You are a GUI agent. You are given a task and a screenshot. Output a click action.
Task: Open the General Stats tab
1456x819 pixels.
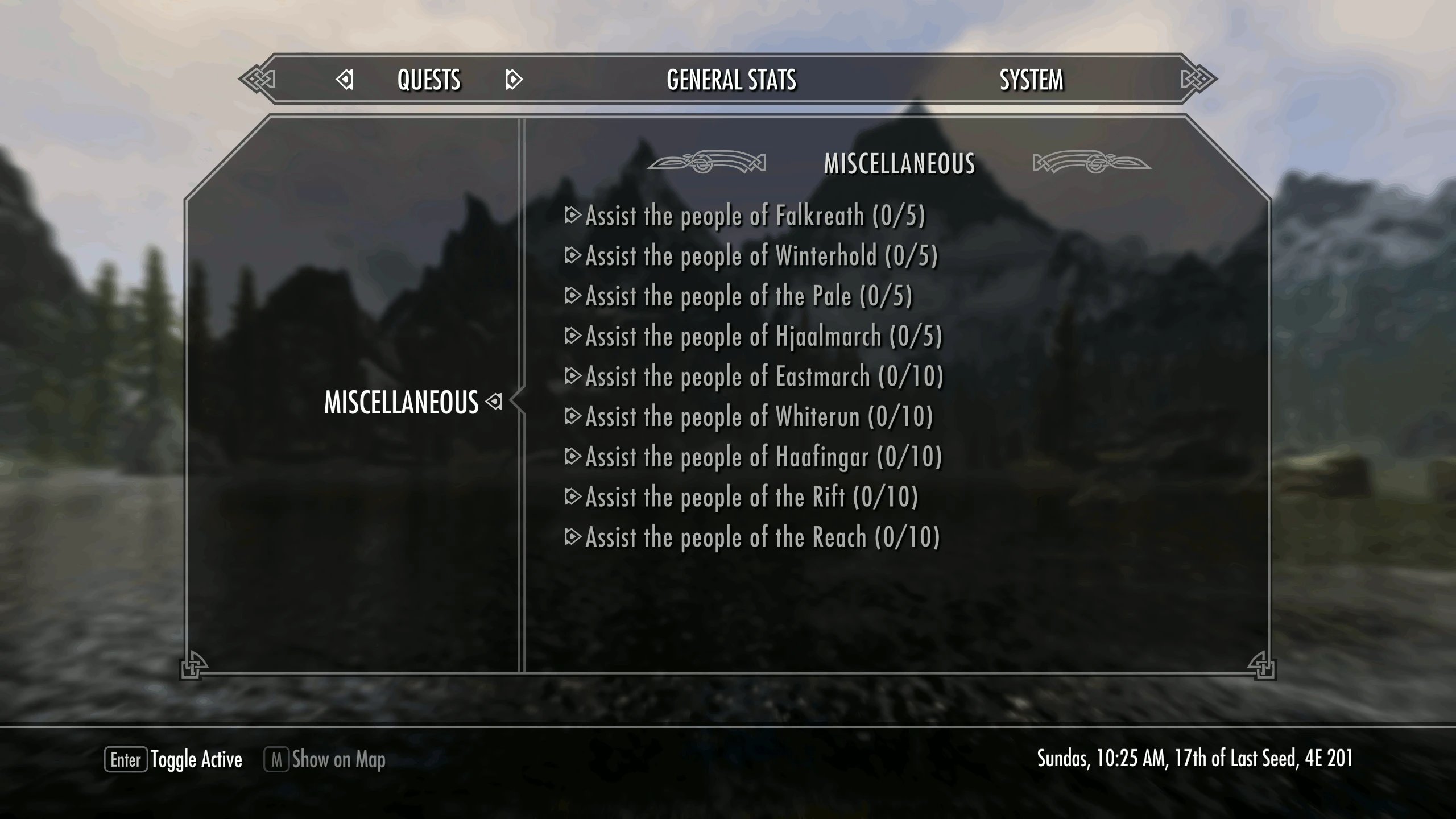pos(731,80)
